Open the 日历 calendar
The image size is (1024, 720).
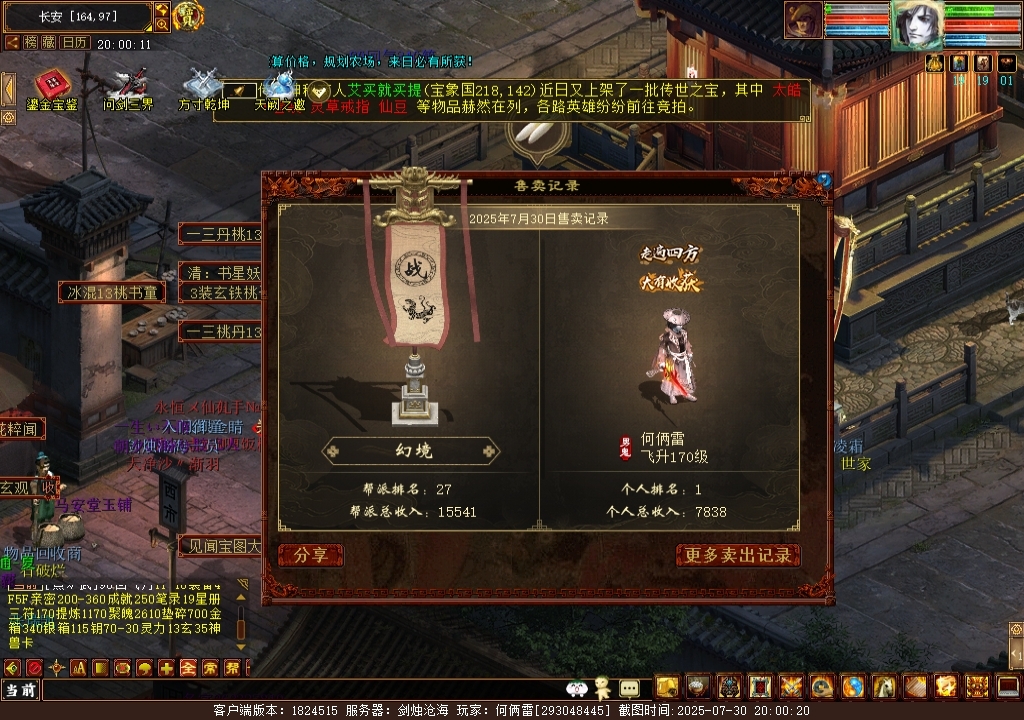click(x=75, y=43)
